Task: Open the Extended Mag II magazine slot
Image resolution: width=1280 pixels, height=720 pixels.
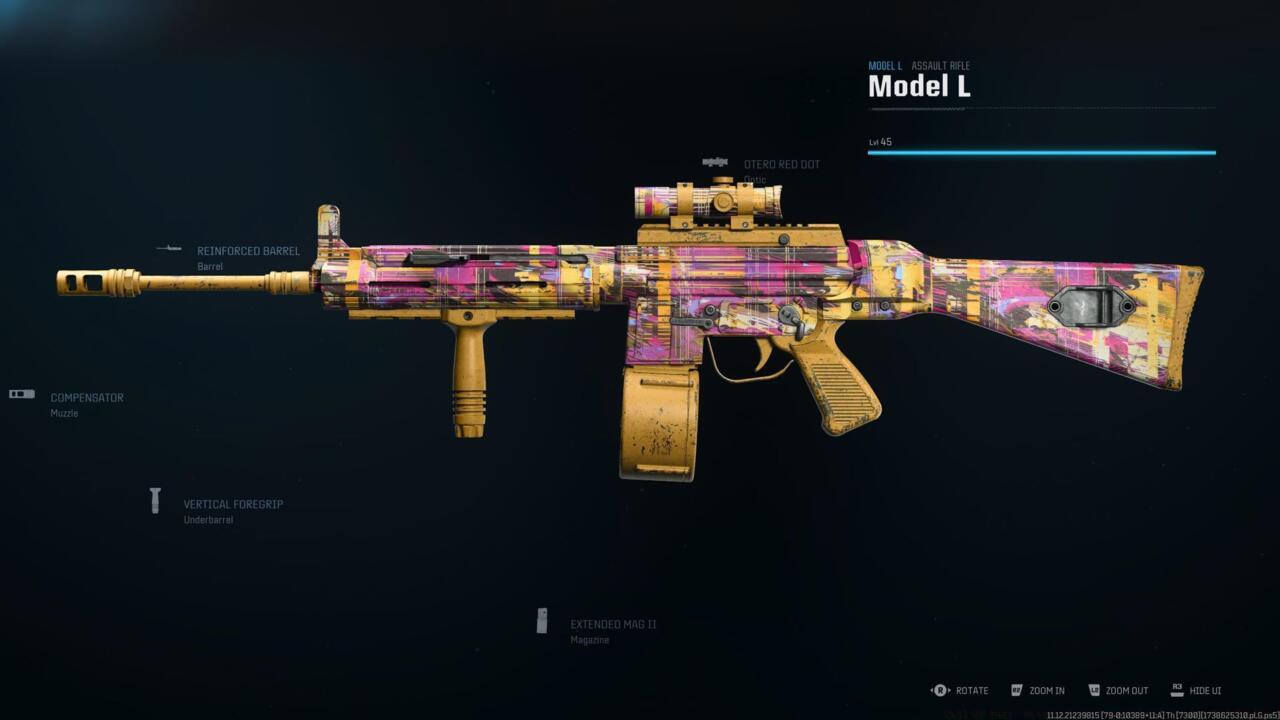Action: tap(612, 625)
